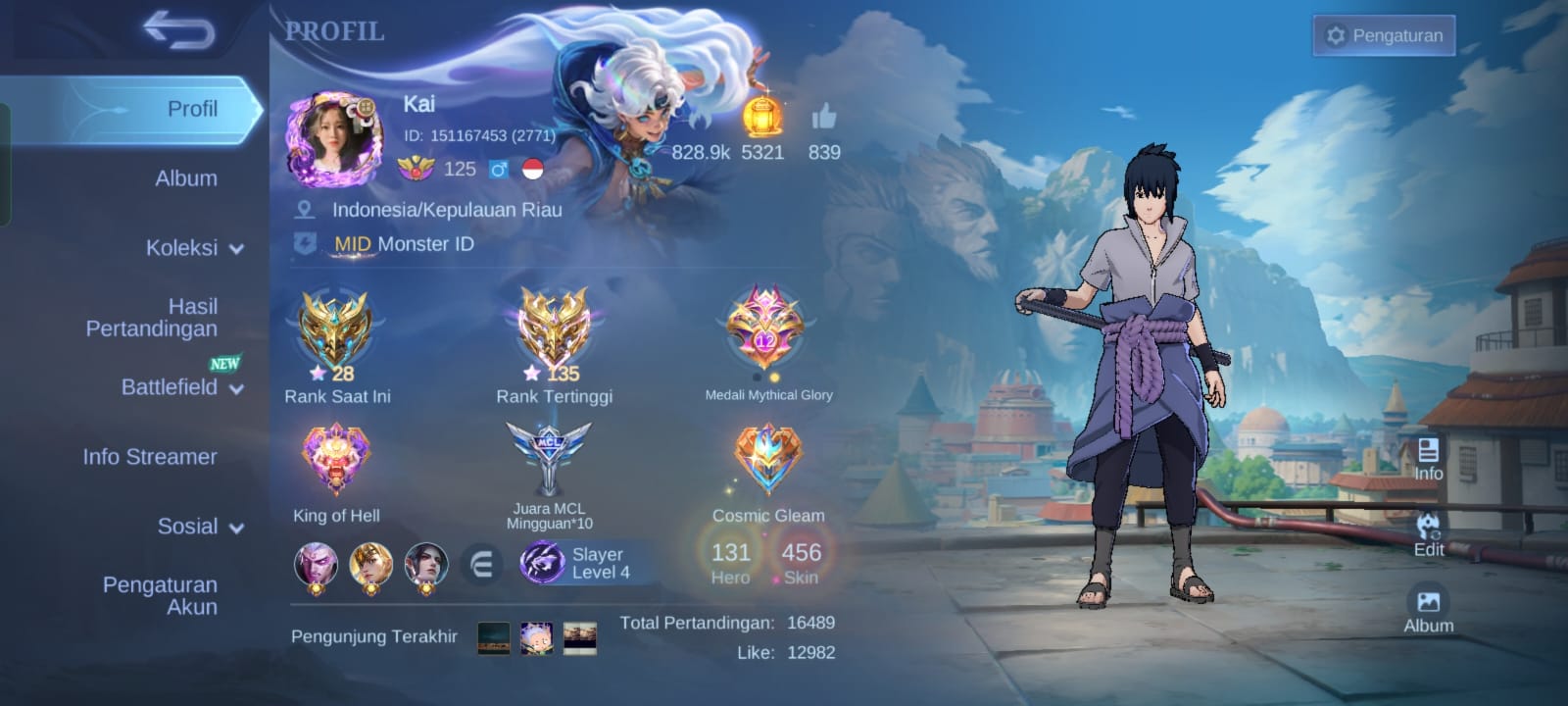The height and width of the screenshot is (706, 1568).
Task: Check the Juara MCL Mingguan trophy
Action: click(549, 459)
